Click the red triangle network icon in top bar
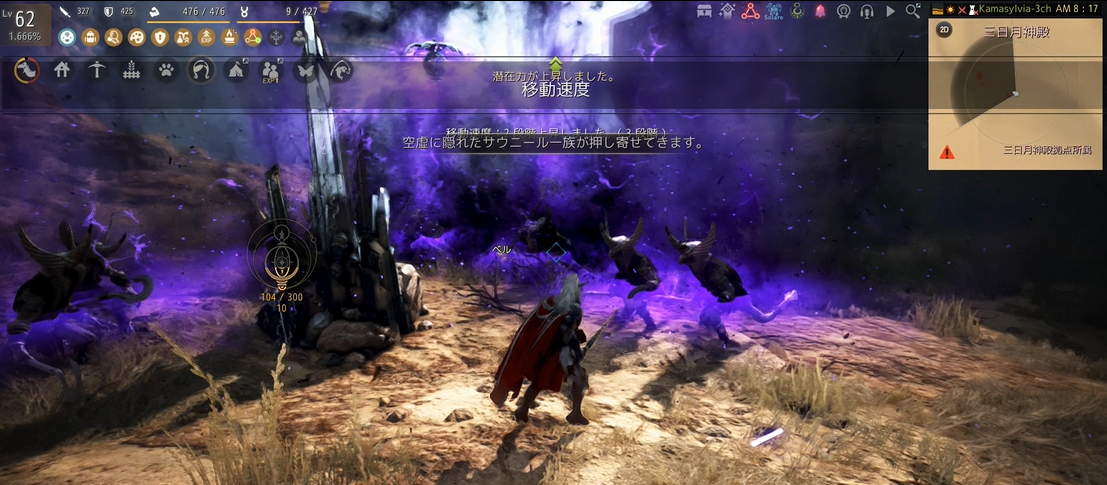 (750, 11)
